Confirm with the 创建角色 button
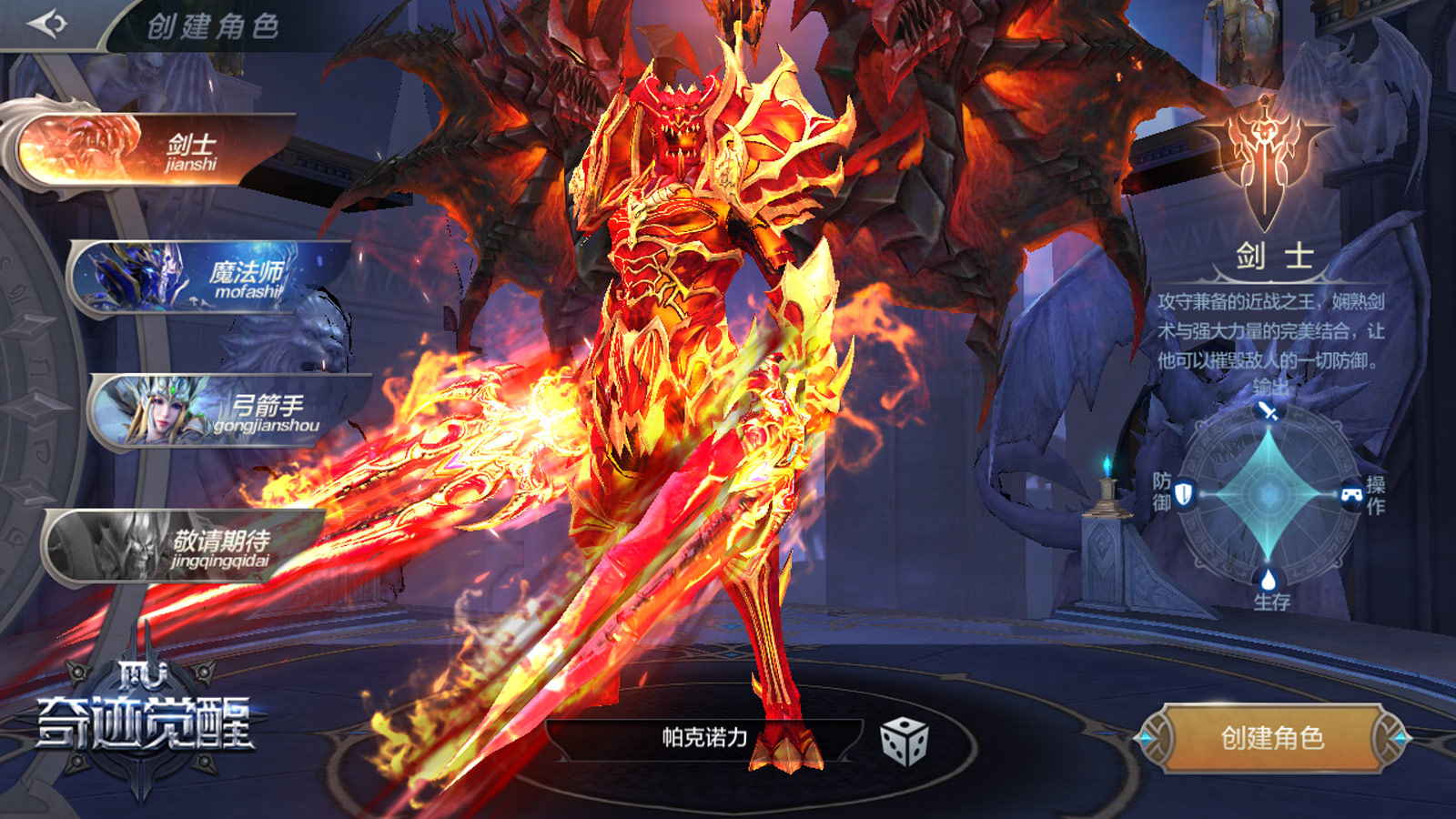The width and height of the screenshot is (1456, 819). (1271, 738)
